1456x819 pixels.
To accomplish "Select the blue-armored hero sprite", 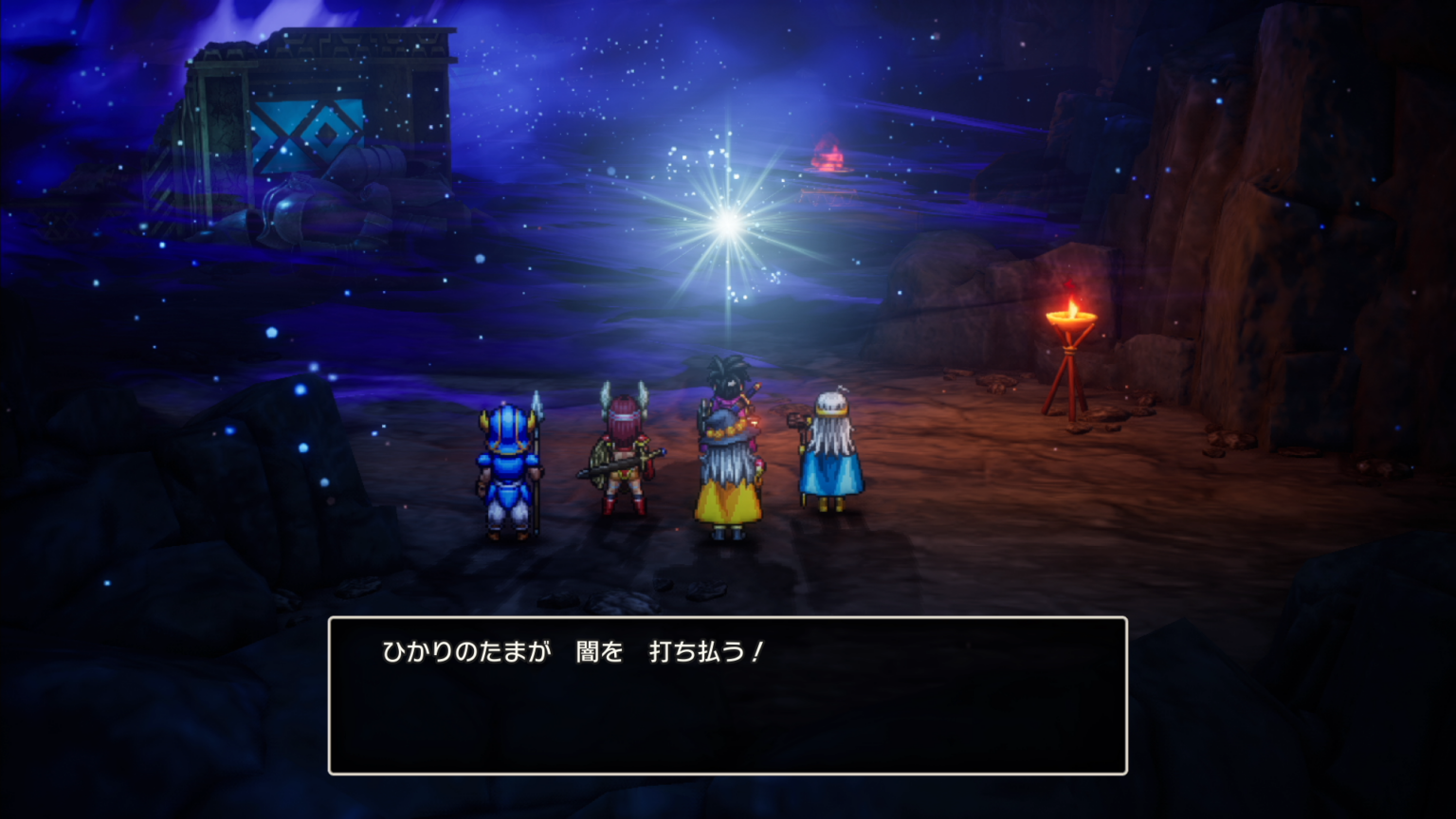I will click(506, 464).
